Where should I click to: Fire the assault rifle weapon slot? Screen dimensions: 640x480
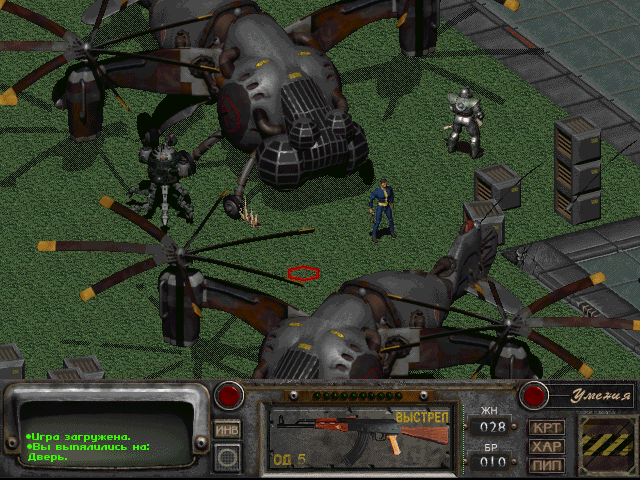[360, 436]
